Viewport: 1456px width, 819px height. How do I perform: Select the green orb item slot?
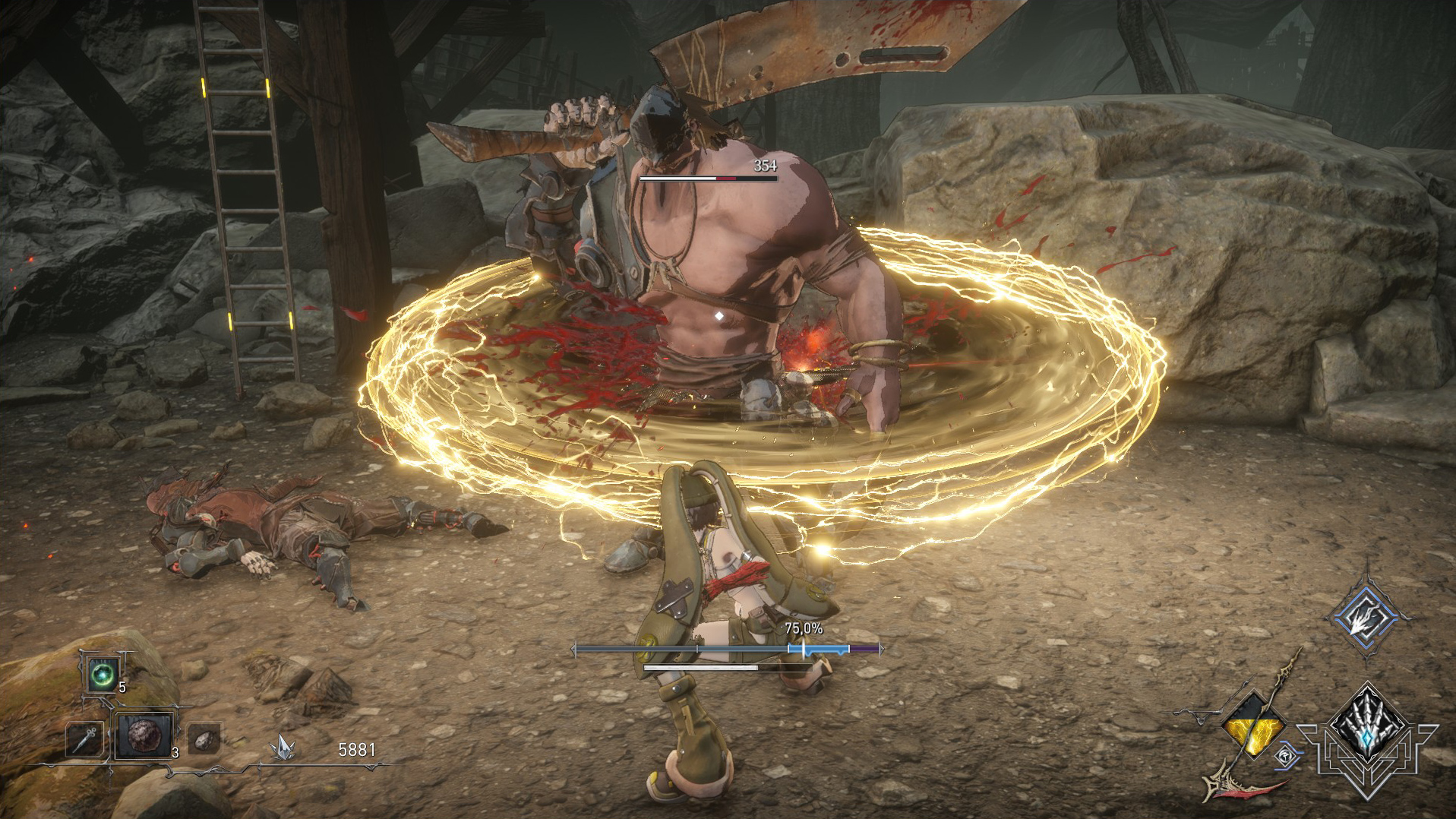click(x=101, y=675)
